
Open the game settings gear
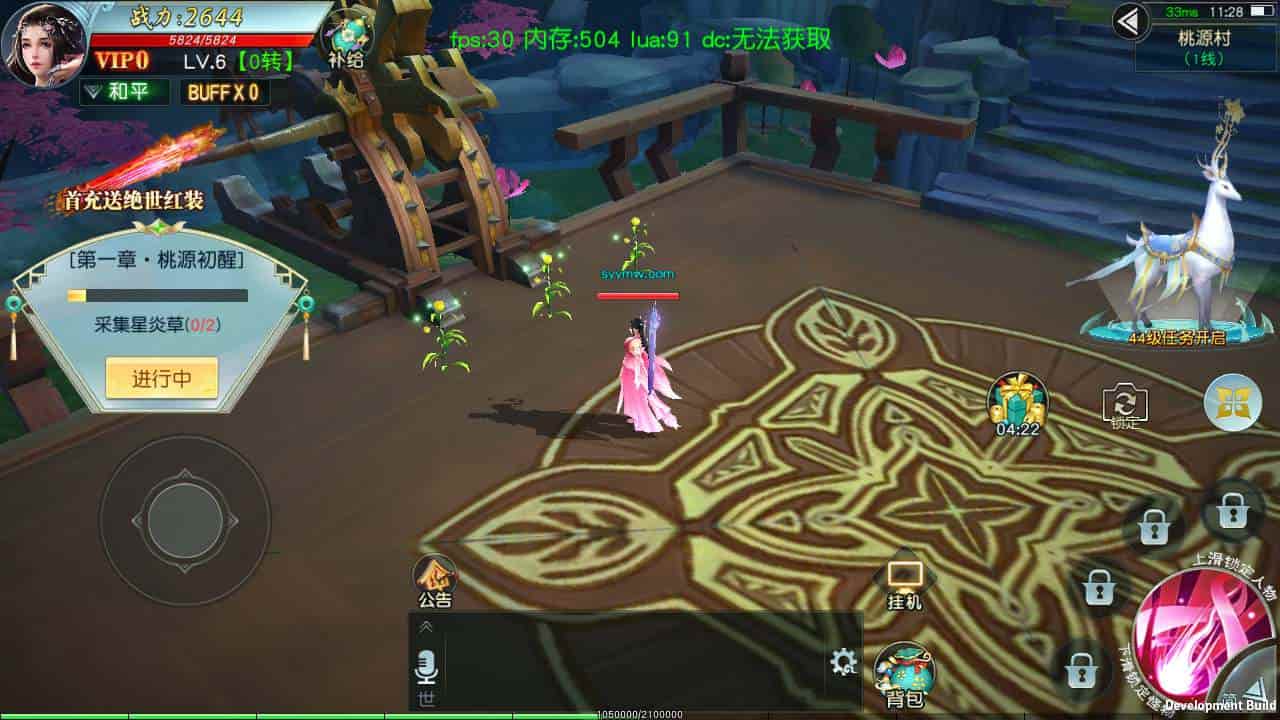click(x=843, y=662)
